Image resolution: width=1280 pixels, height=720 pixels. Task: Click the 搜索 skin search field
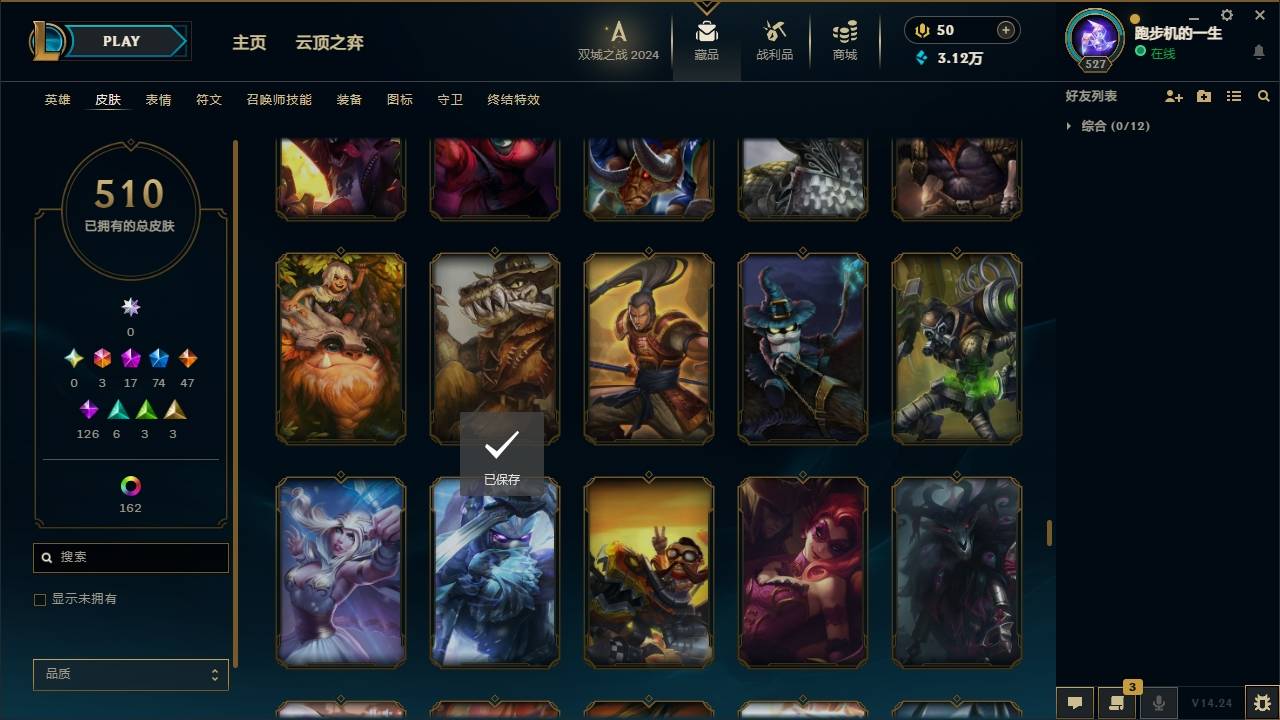[x=130, y=557]
